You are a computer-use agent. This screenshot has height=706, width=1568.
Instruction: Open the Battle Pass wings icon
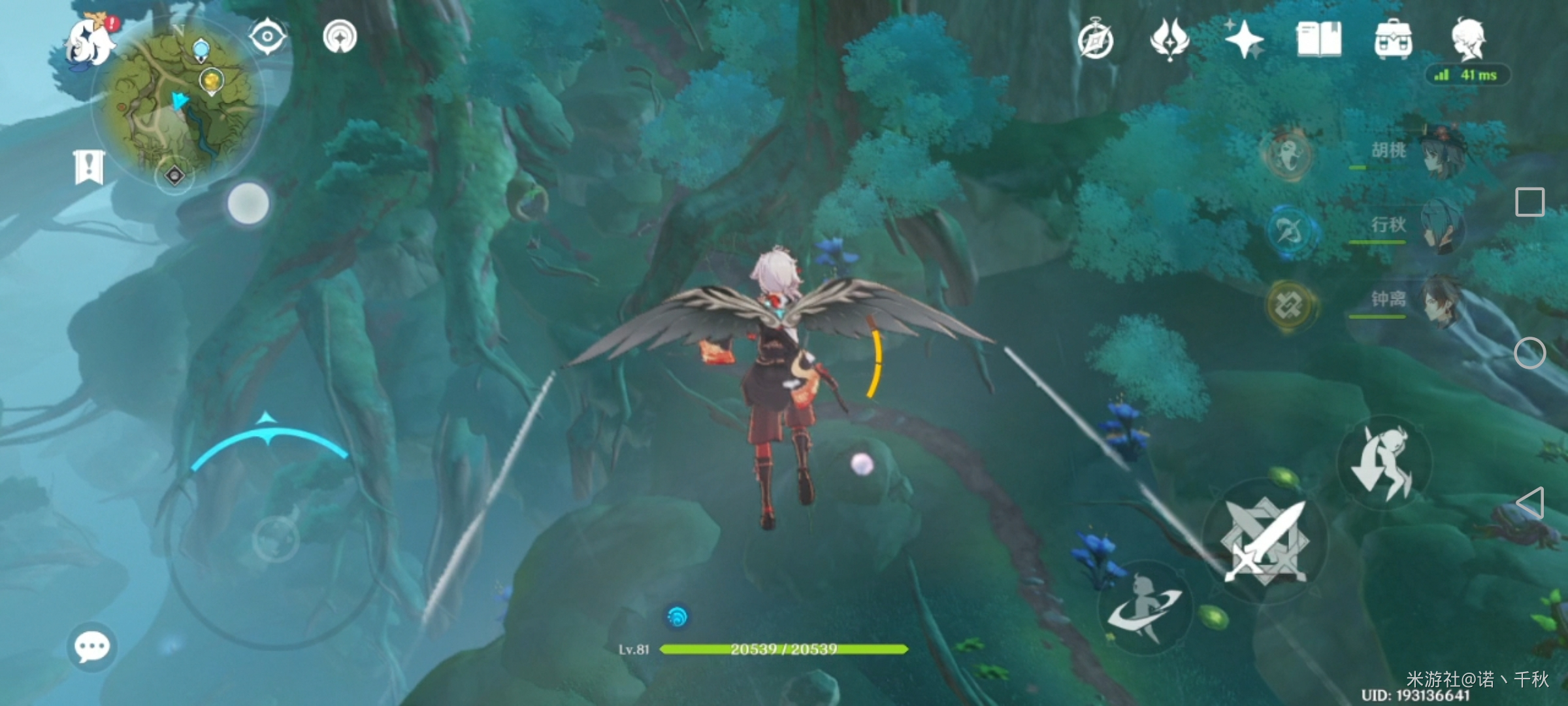coord(1169,41)
